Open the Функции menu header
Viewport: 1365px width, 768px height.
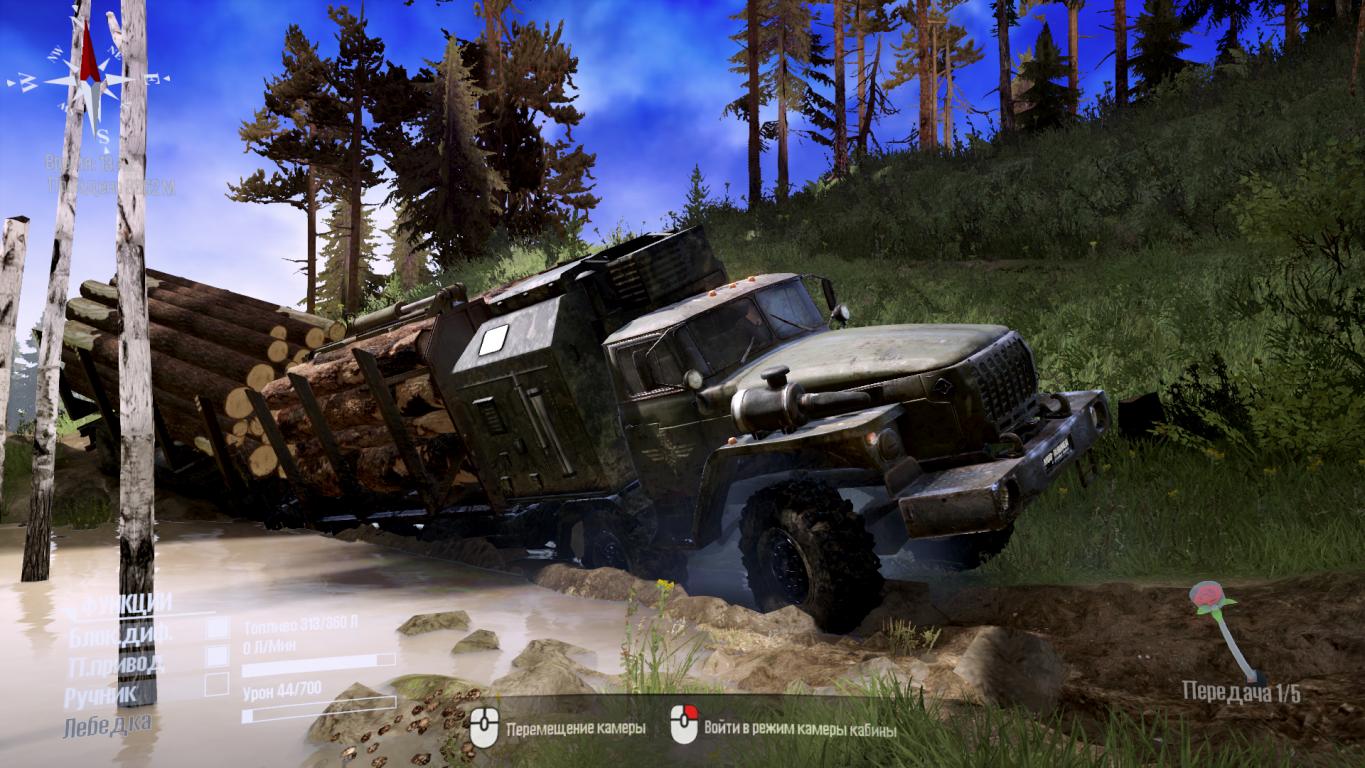pos(126,603)
